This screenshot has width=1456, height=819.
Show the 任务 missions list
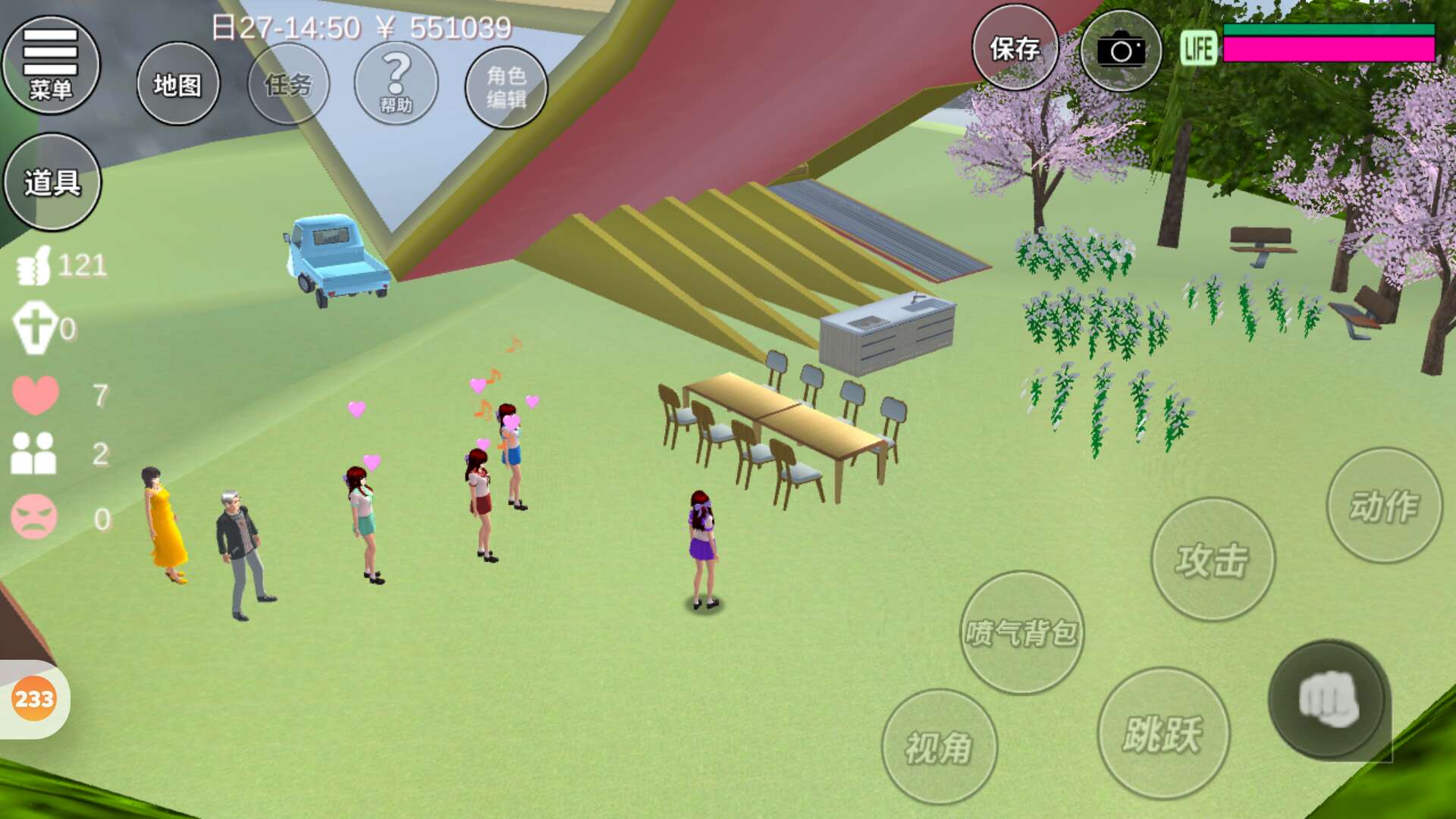point(288,84)
